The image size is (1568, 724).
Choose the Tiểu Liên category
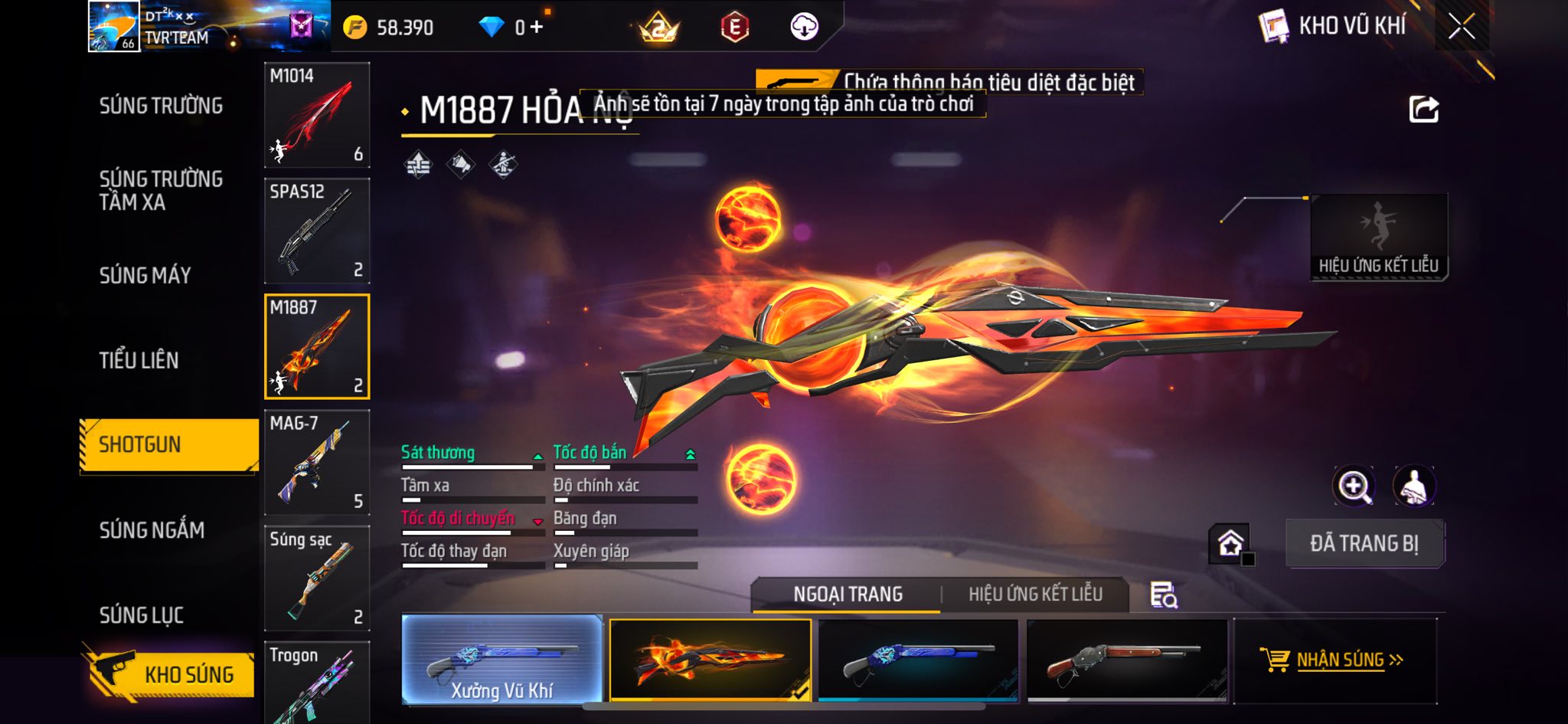pyautogui.click(x=139, y=360)
